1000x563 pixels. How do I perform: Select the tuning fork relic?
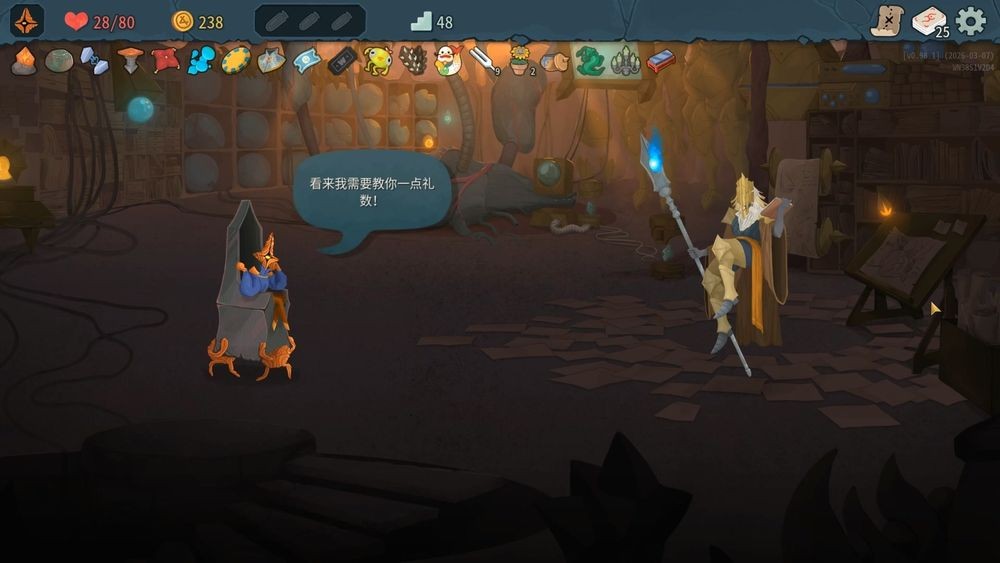coord(483,60)
